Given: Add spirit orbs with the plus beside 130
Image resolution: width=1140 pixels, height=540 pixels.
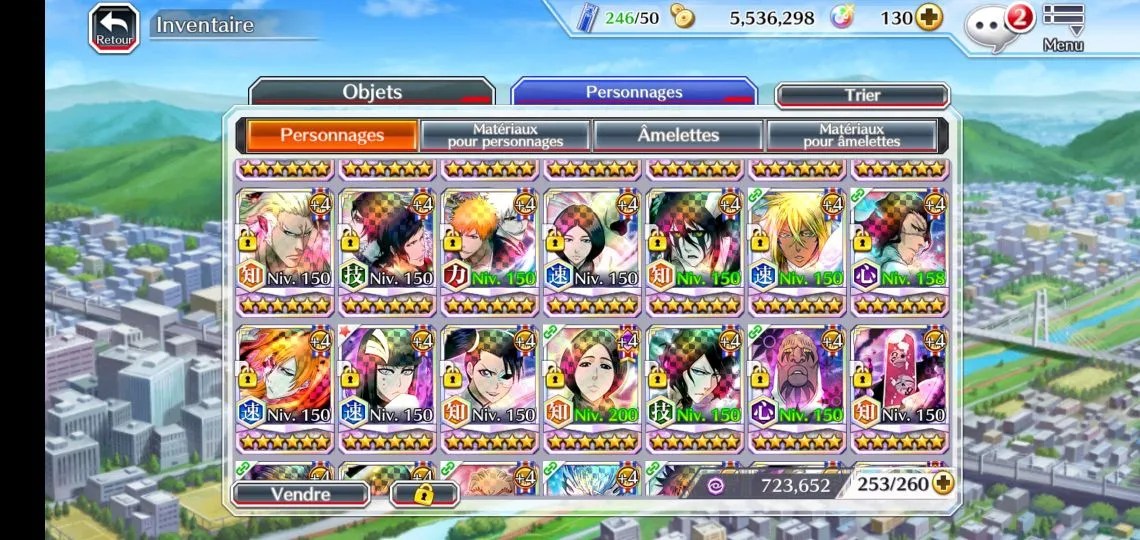Looking at the screenshot, I should click(929, 18).
